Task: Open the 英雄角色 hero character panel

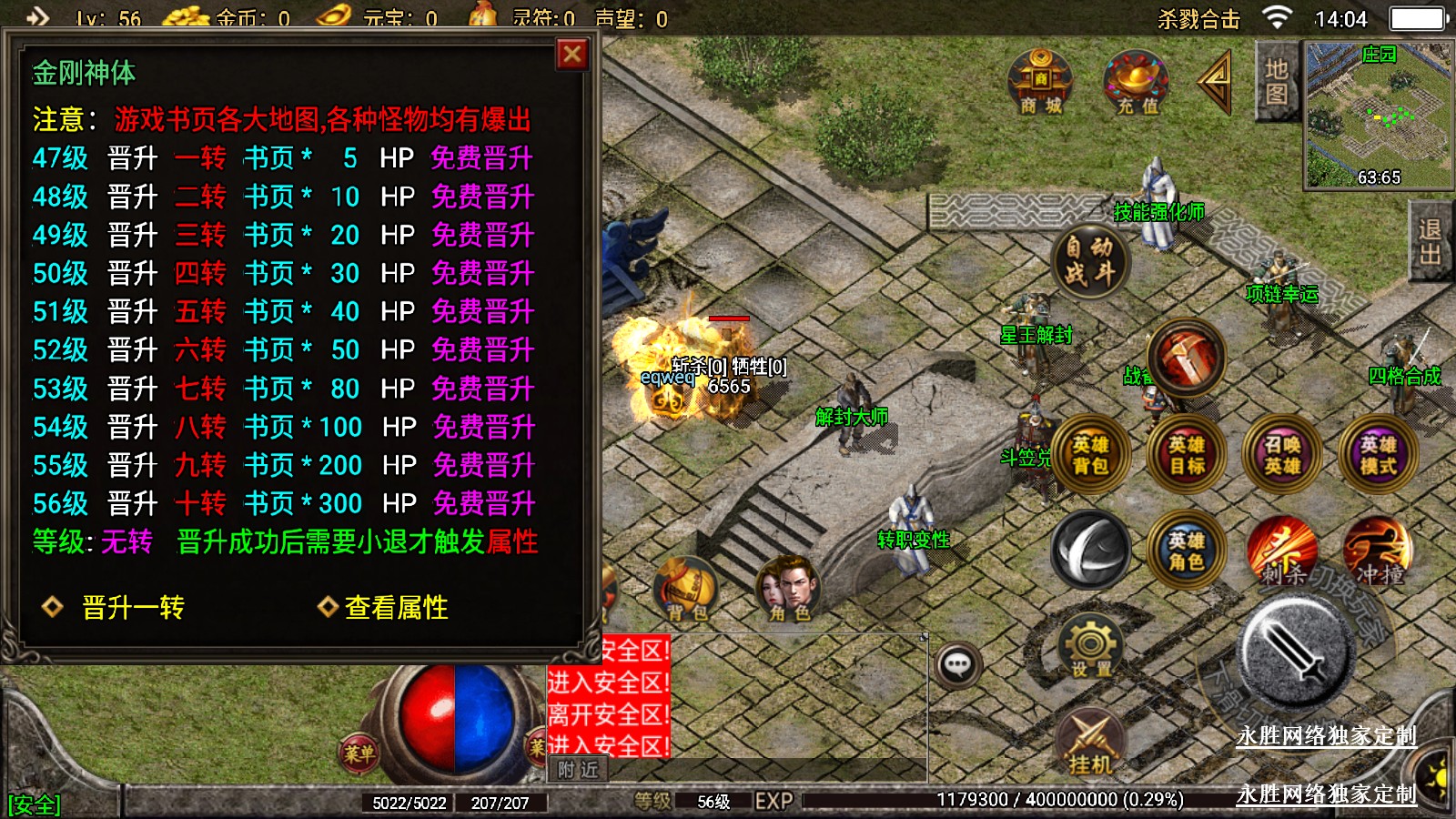Action: pyautogui.click(x=1187, y=551)
